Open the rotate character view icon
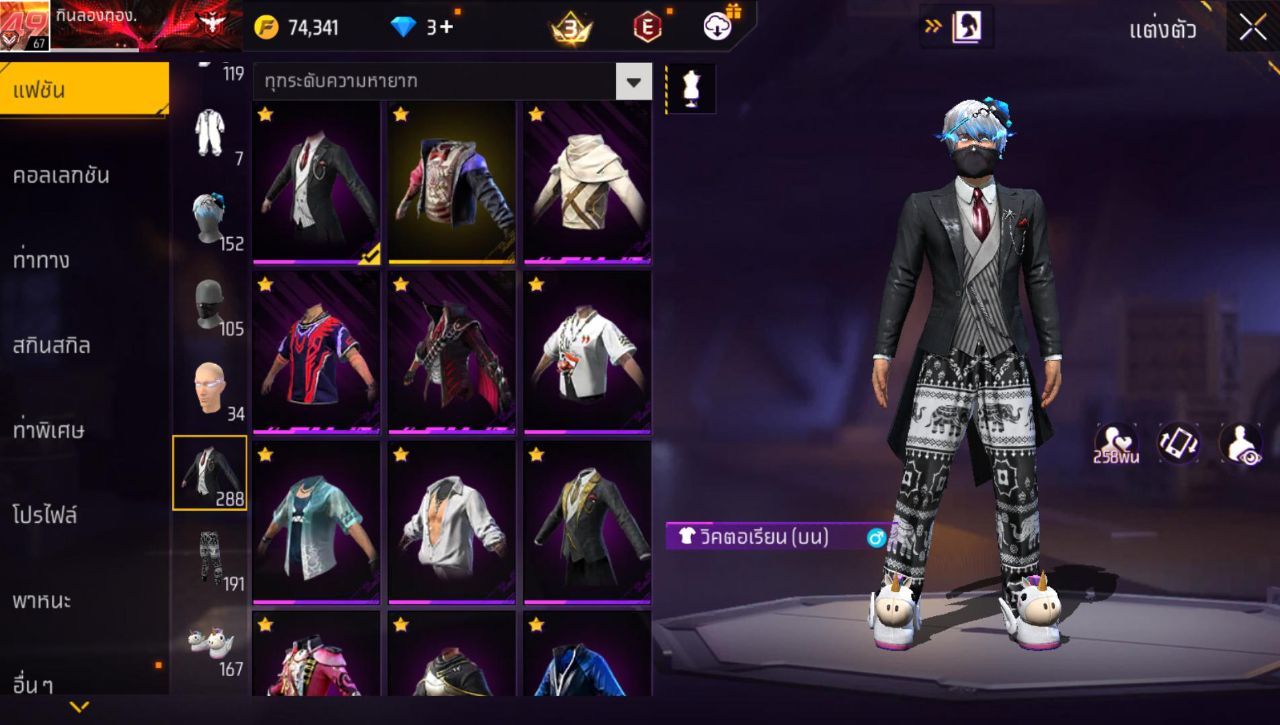This screenshot has width=1280, height=725. 1178,443
